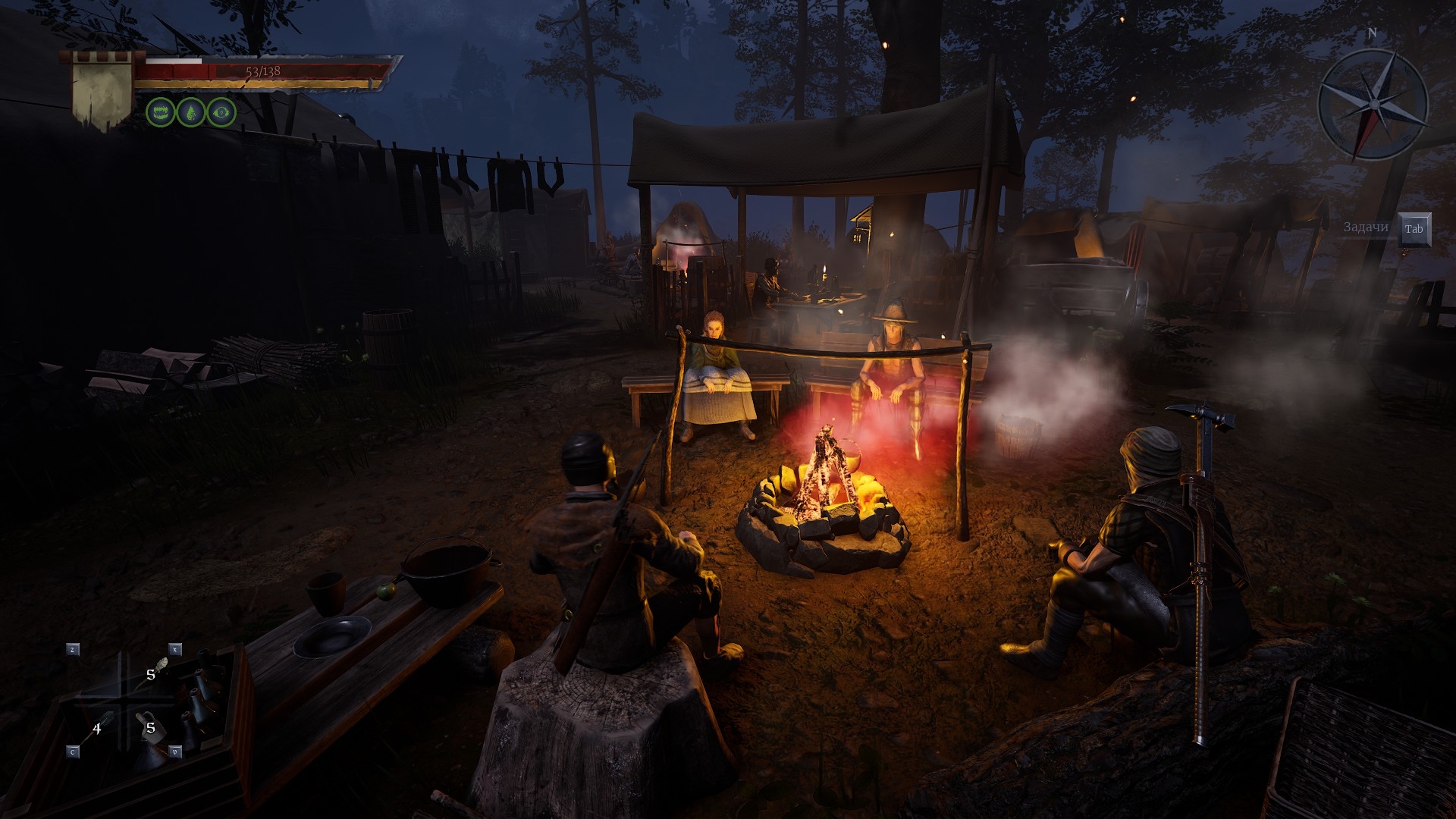This screenshot has height=819, width=1456.
Task: Select the green droplet status icon
Action: tap(190, 112)
